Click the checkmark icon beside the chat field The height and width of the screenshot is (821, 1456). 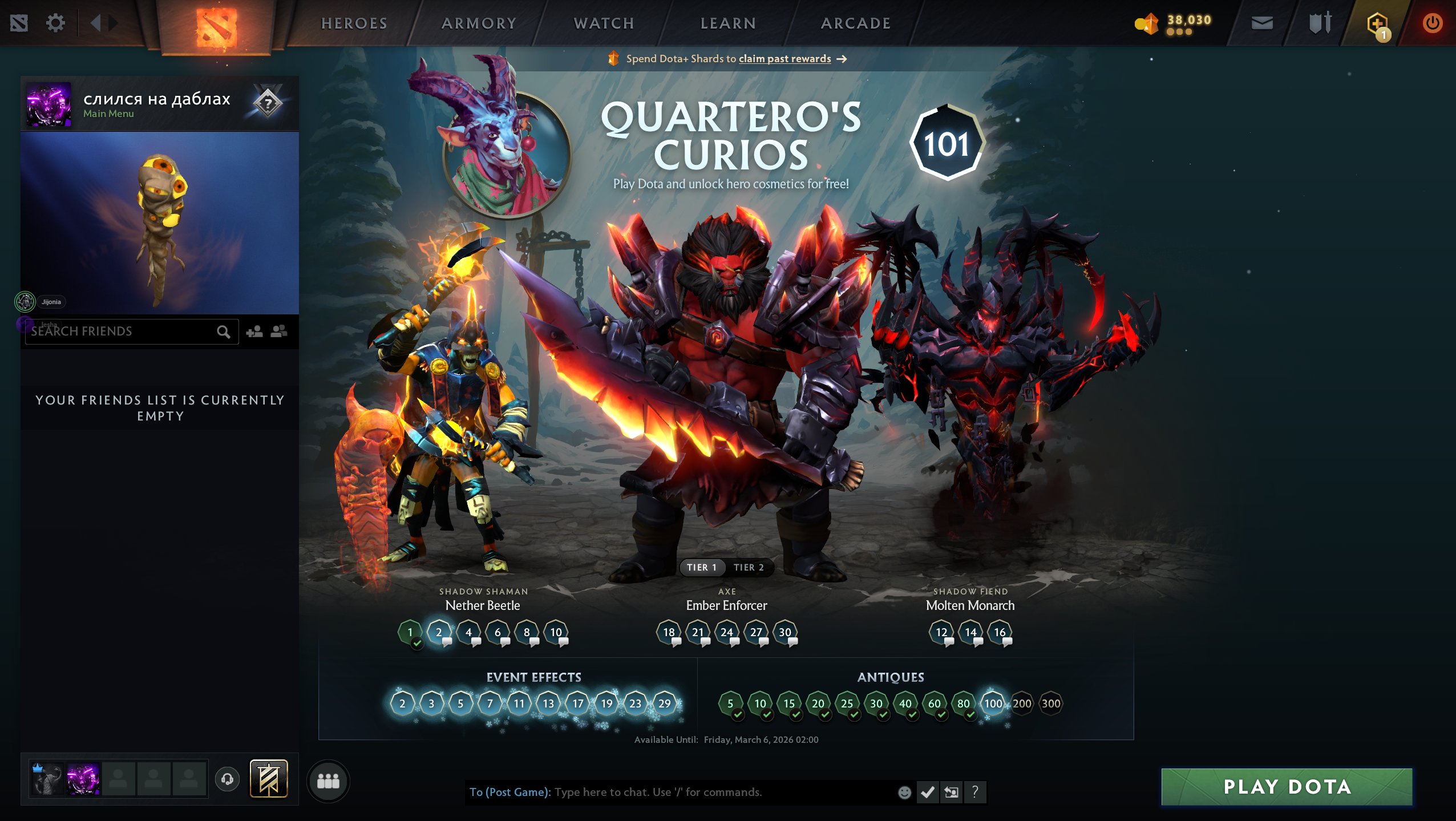coord(927,792)
